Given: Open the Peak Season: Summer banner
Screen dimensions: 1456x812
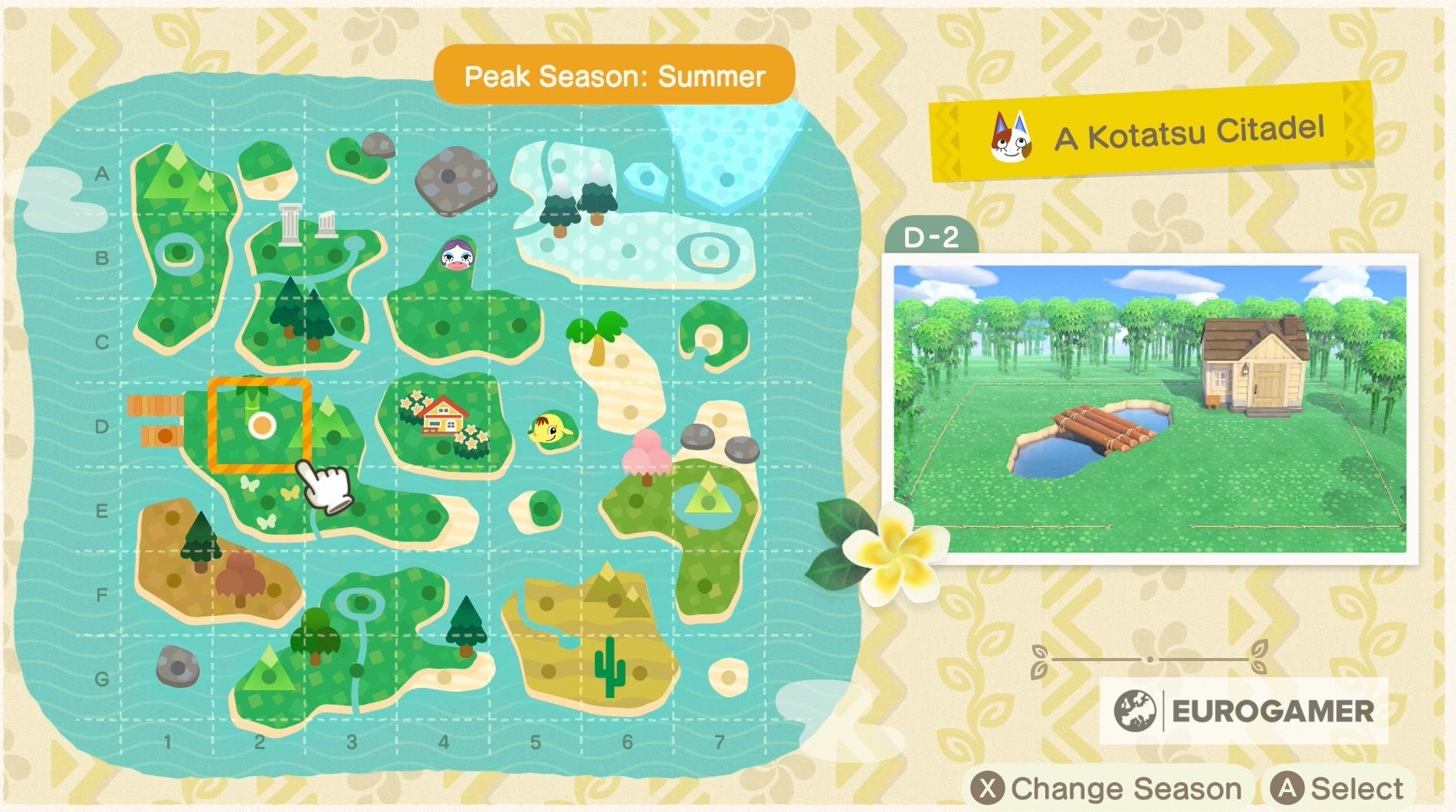Looking at the screenshot, I should pos(614,74).
